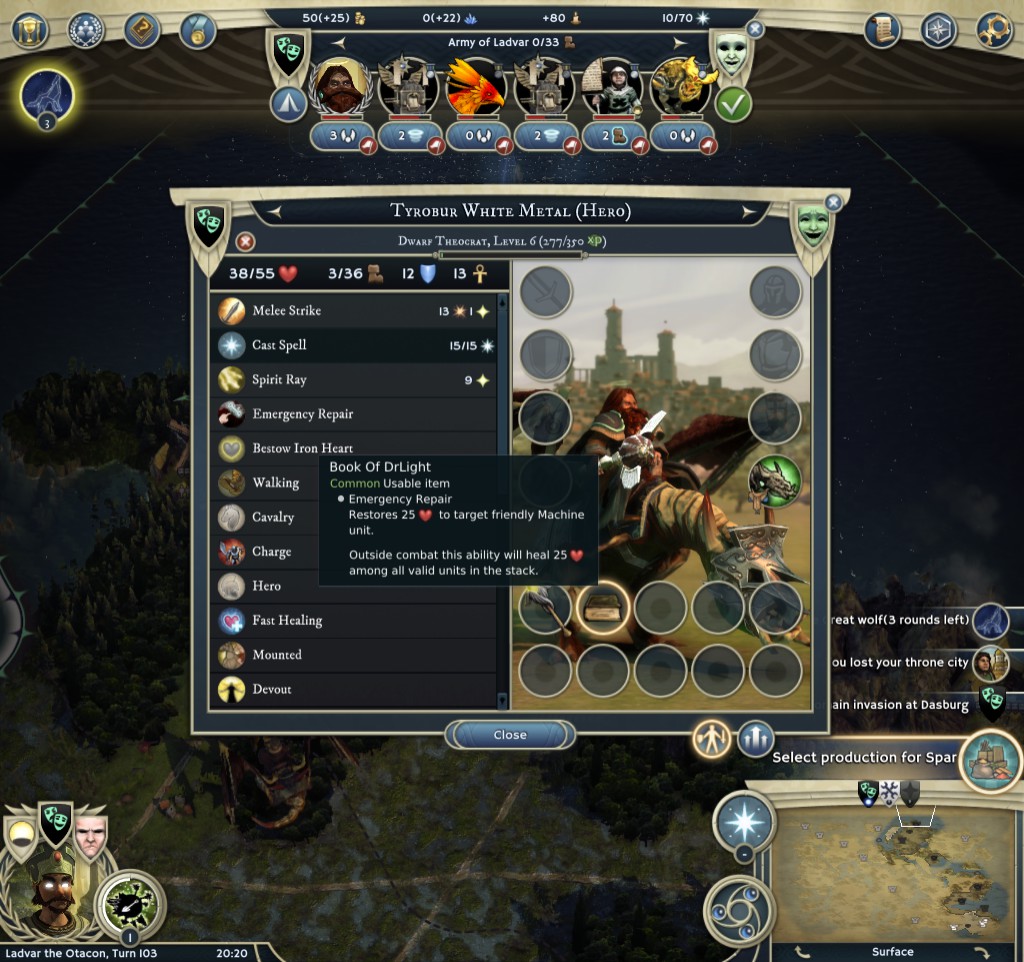Select the phoenix unit portrait
Viewport: 1024px width, 962px height.
click(476, 87)
